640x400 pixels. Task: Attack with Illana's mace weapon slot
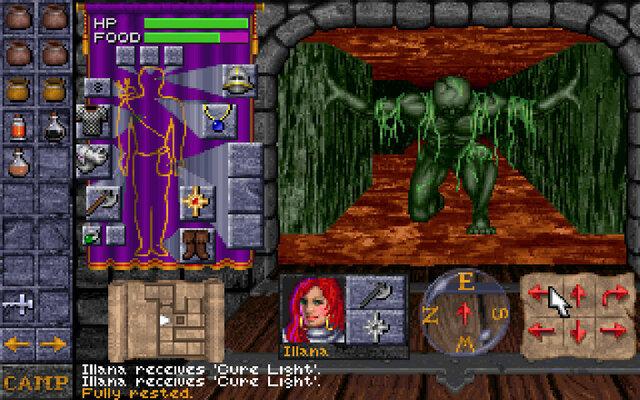click(377, 292)
